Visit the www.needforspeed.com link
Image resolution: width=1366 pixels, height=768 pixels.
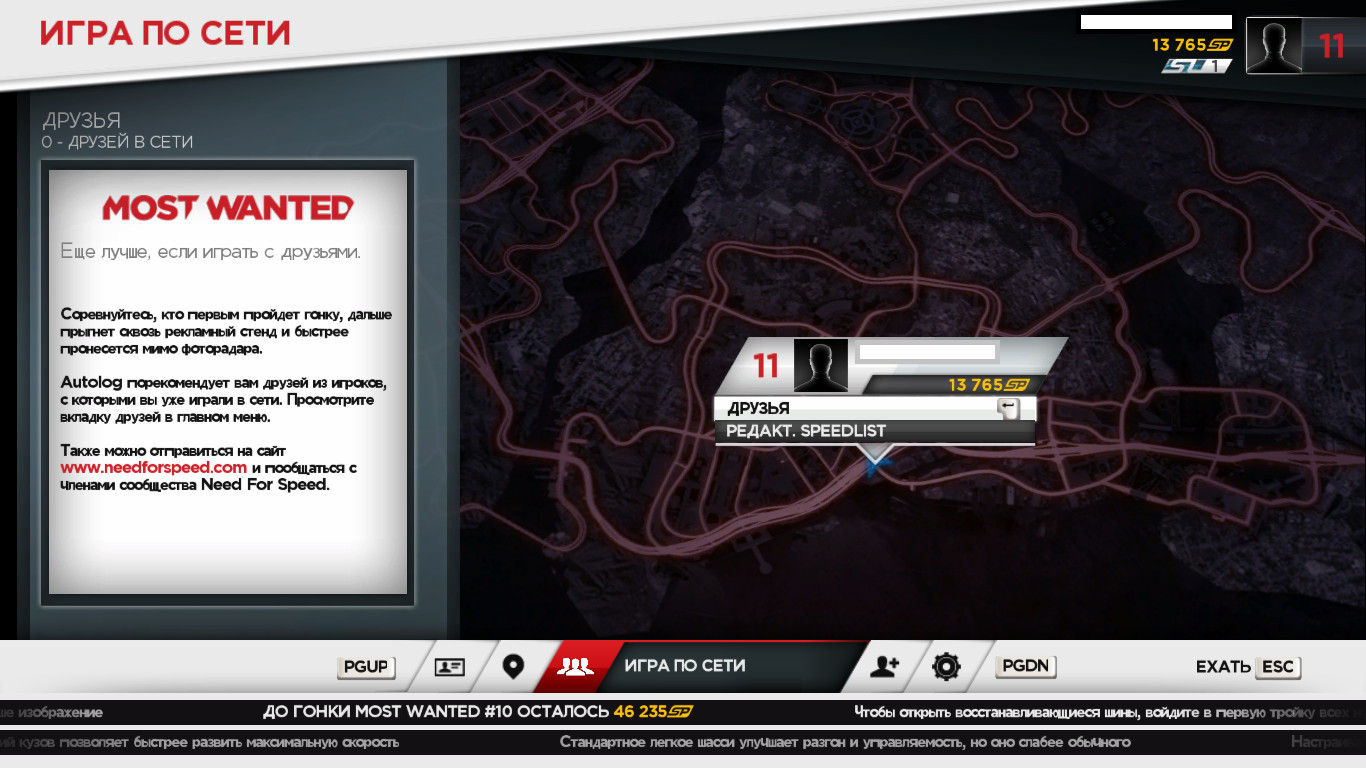point(153,468)
